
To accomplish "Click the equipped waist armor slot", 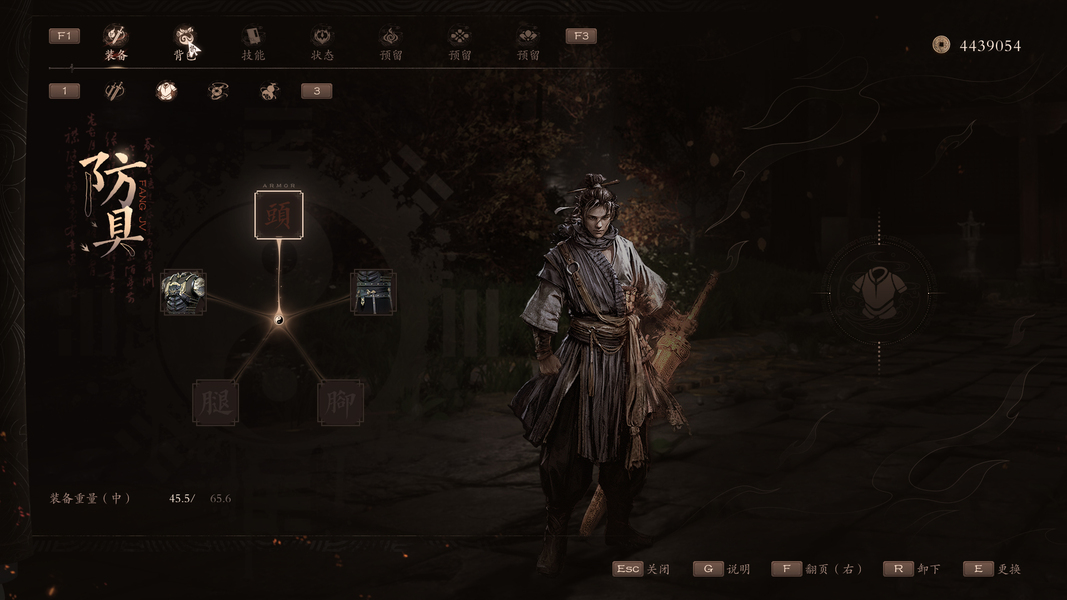I will [373, 292].
